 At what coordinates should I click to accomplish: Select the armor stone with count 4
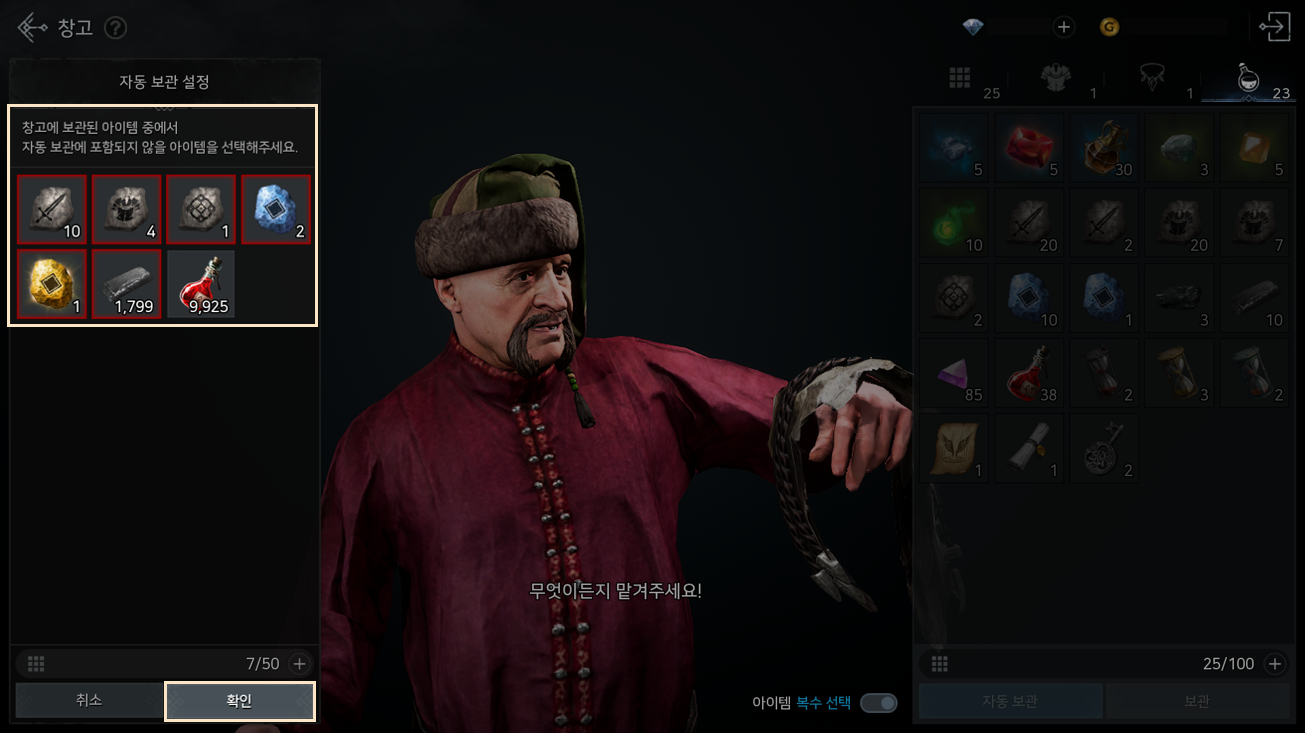click(127, 210)
